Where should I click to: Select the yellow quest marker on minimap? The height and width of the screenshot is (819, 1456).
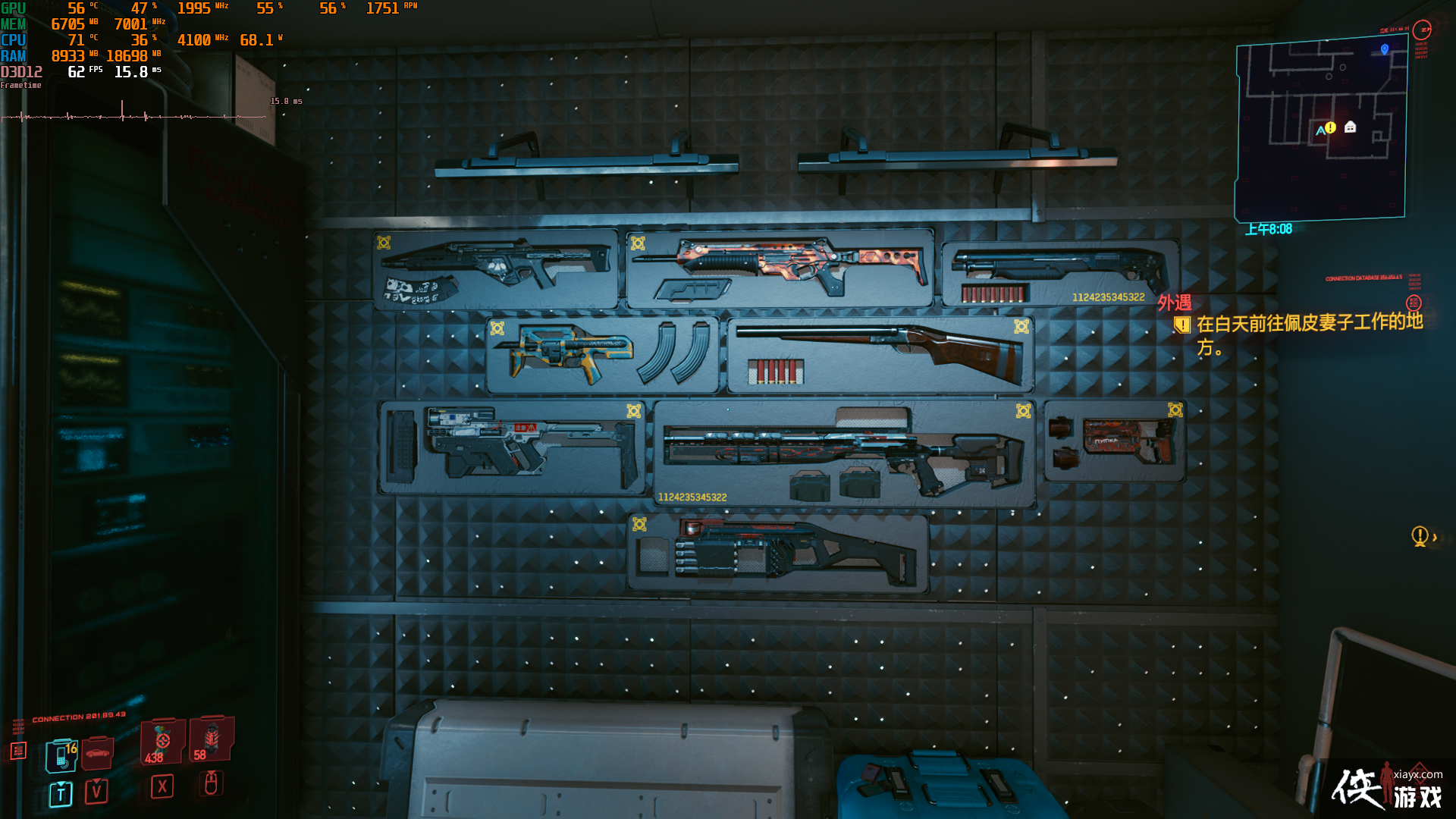[1330, 127]
